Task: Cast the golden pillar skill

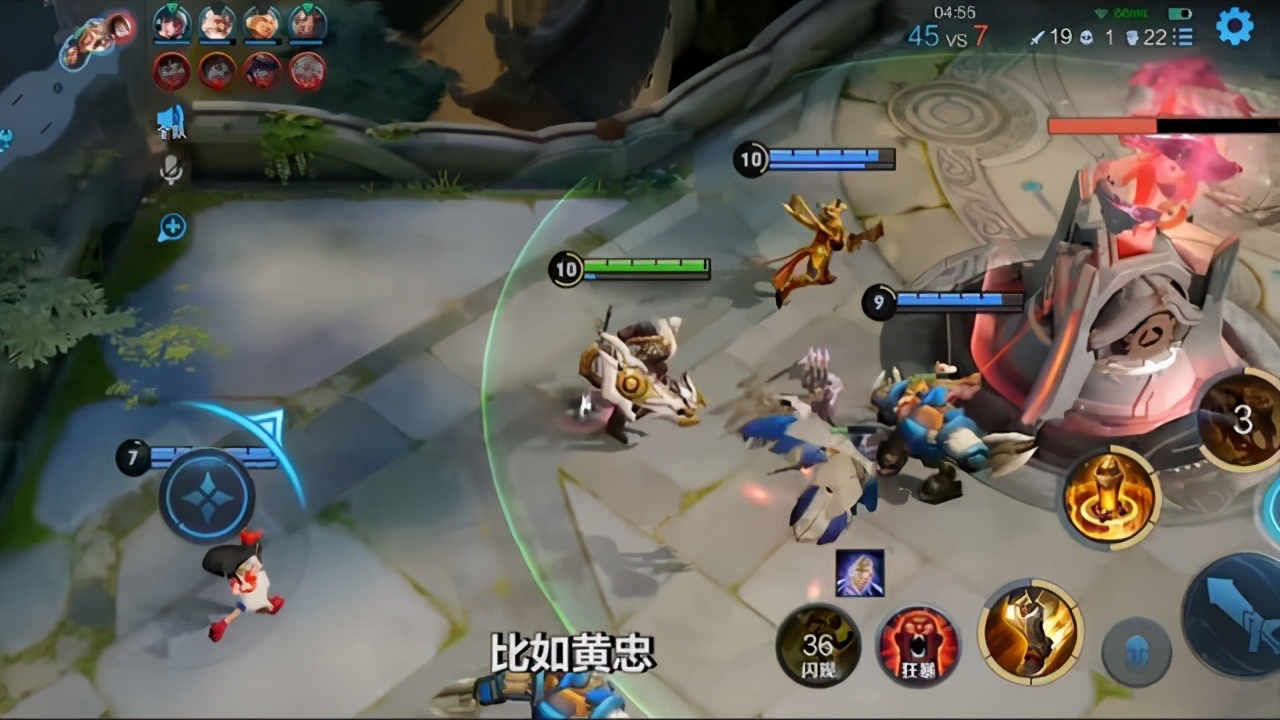Action: coord(1110,497)
